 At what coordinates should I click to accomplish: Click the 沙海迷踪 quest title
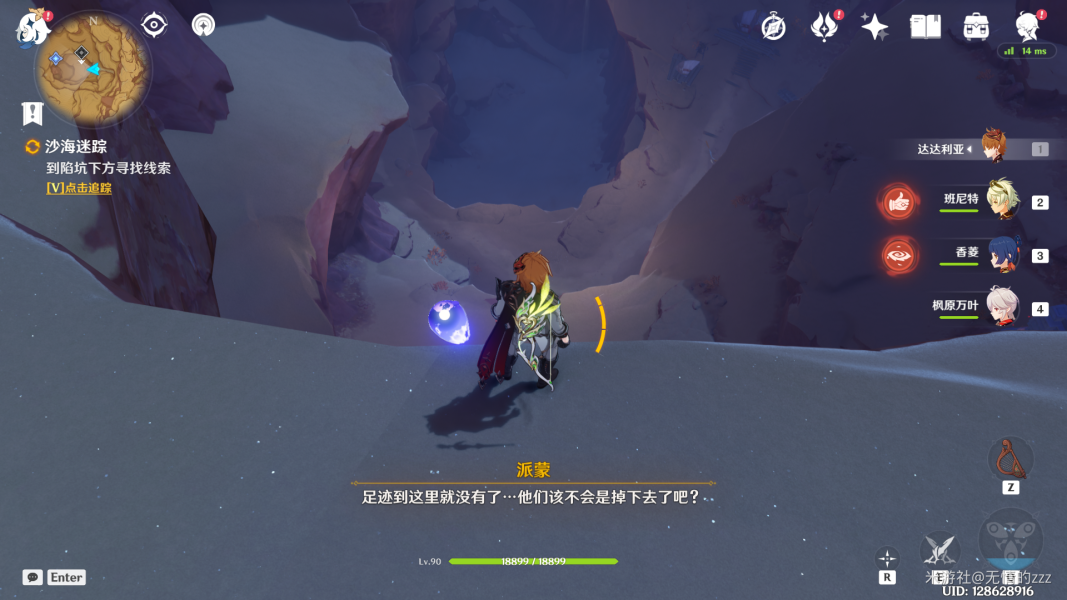click(x=76, y=147)
